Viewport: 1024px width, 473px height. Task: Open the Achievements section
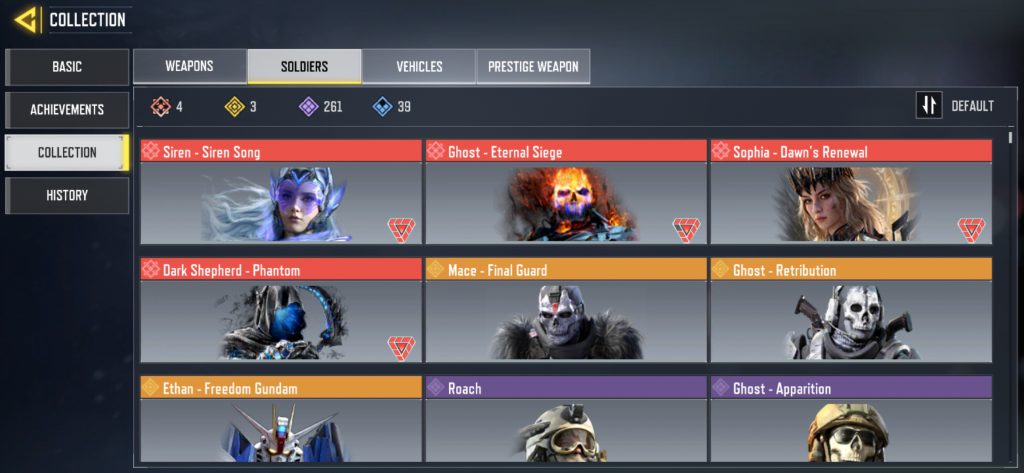(67, 110)
